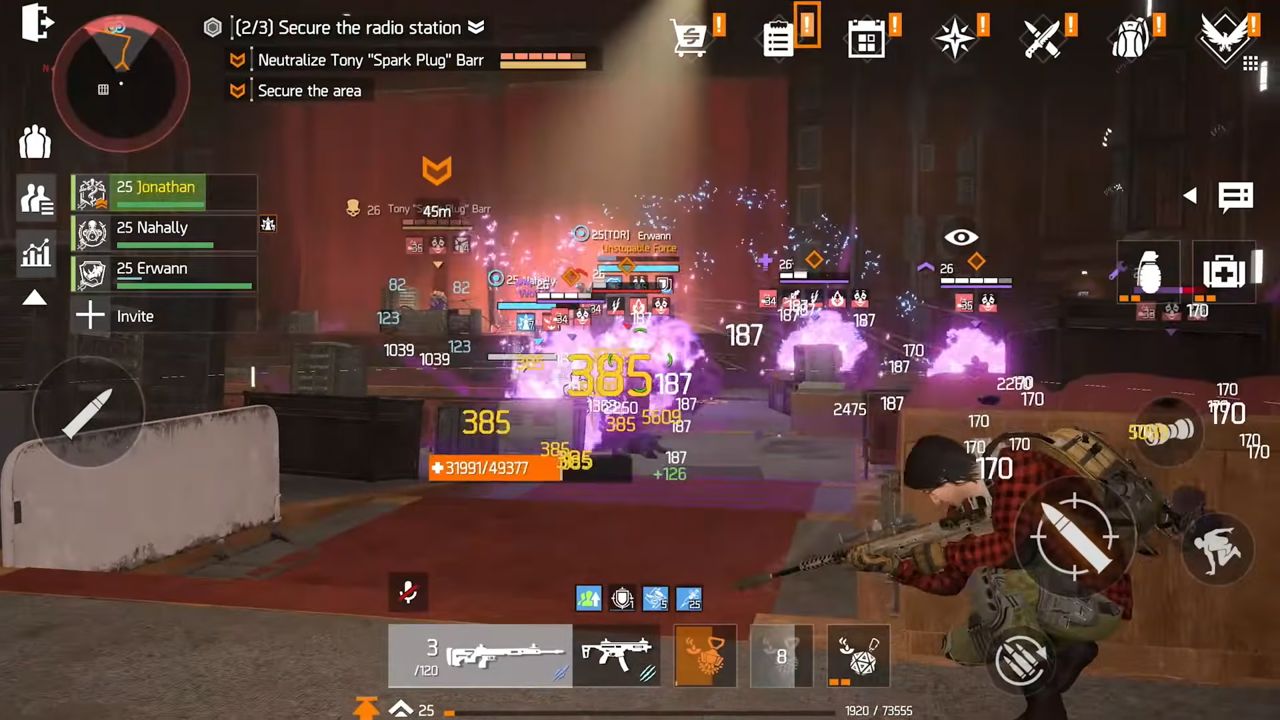The width and height of the screenshot is (1280, 720).
Task: Tap the exit door icon
Action: pyautogui.click(x=36, y=24)
